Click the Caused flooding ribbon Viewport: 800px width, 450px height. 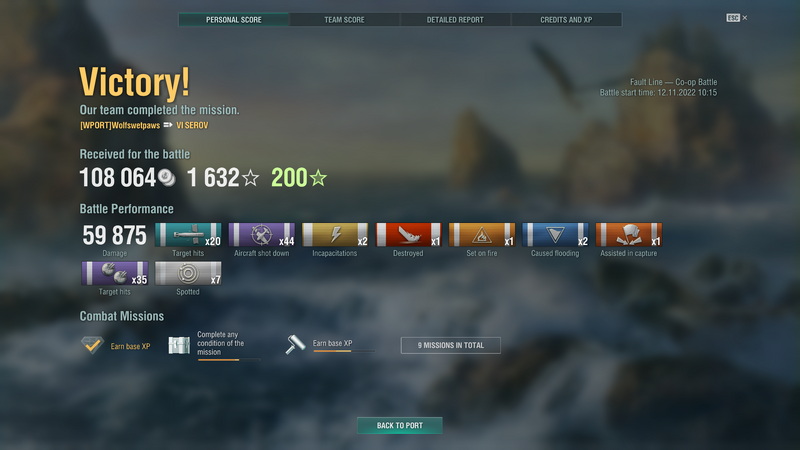[555, 235]
